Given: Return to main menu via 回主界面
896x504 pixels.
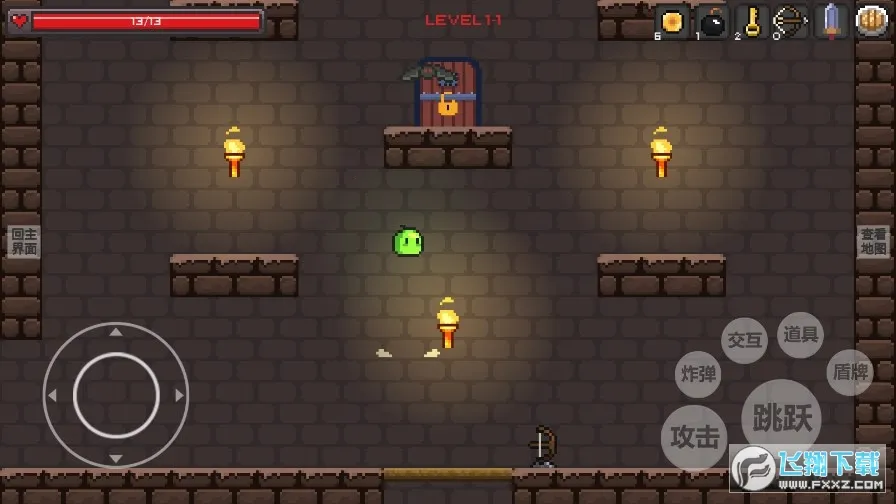Looking at the screenshot, I should 23,242.
